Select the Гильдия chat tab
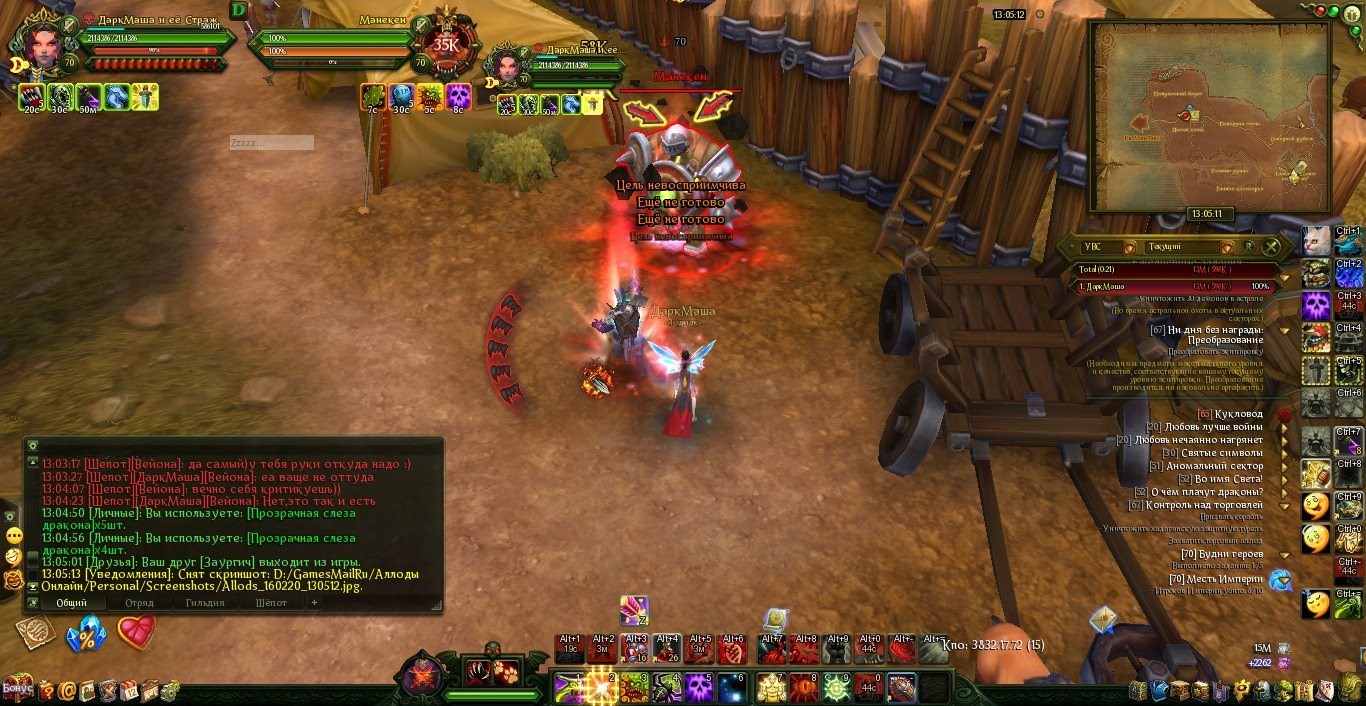 tap(205, 603)
